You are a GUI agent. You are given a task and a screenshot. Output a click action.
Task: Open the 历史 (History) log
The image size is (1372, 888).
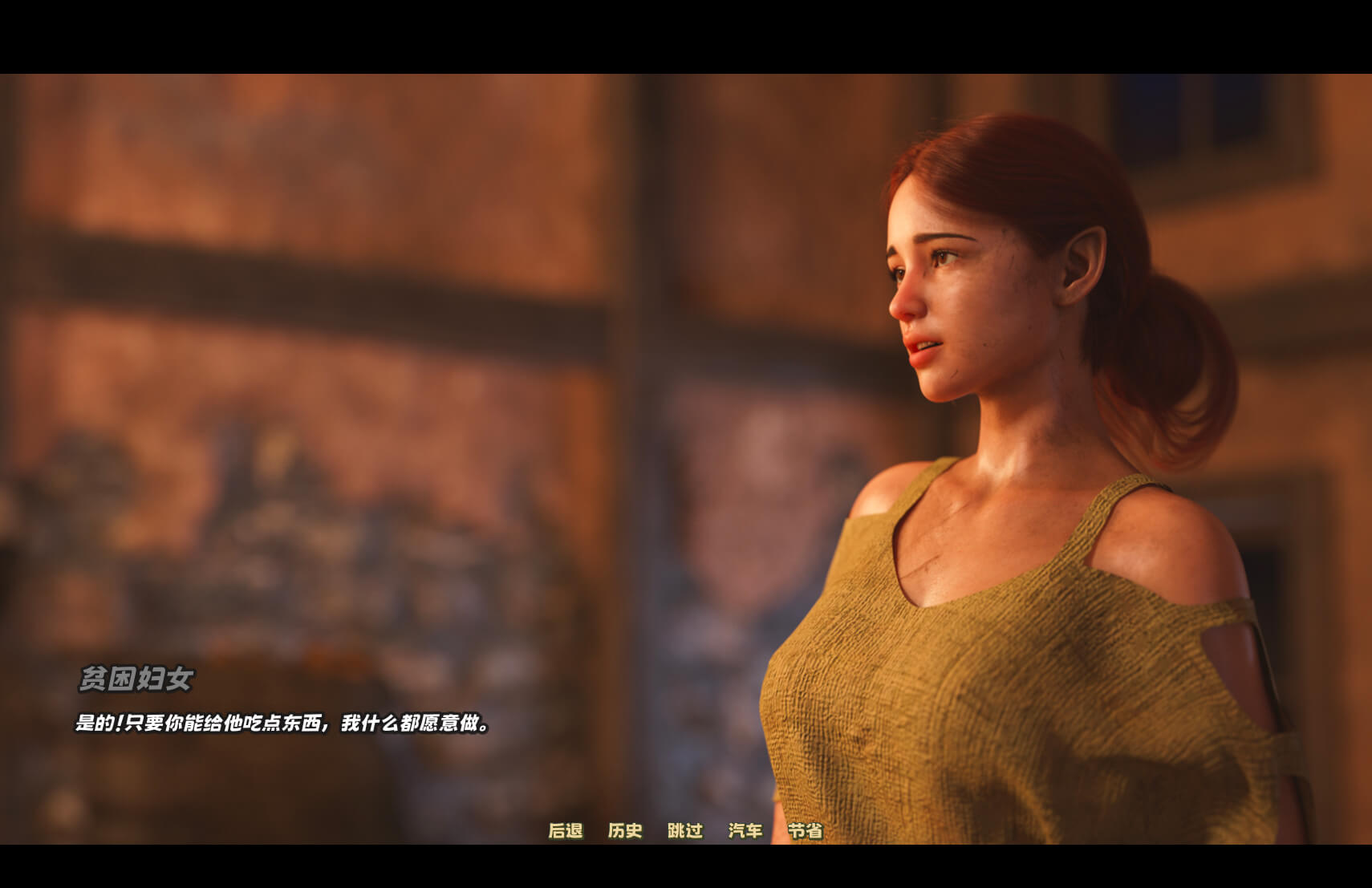pyautogui.click(x=625, y=831)
